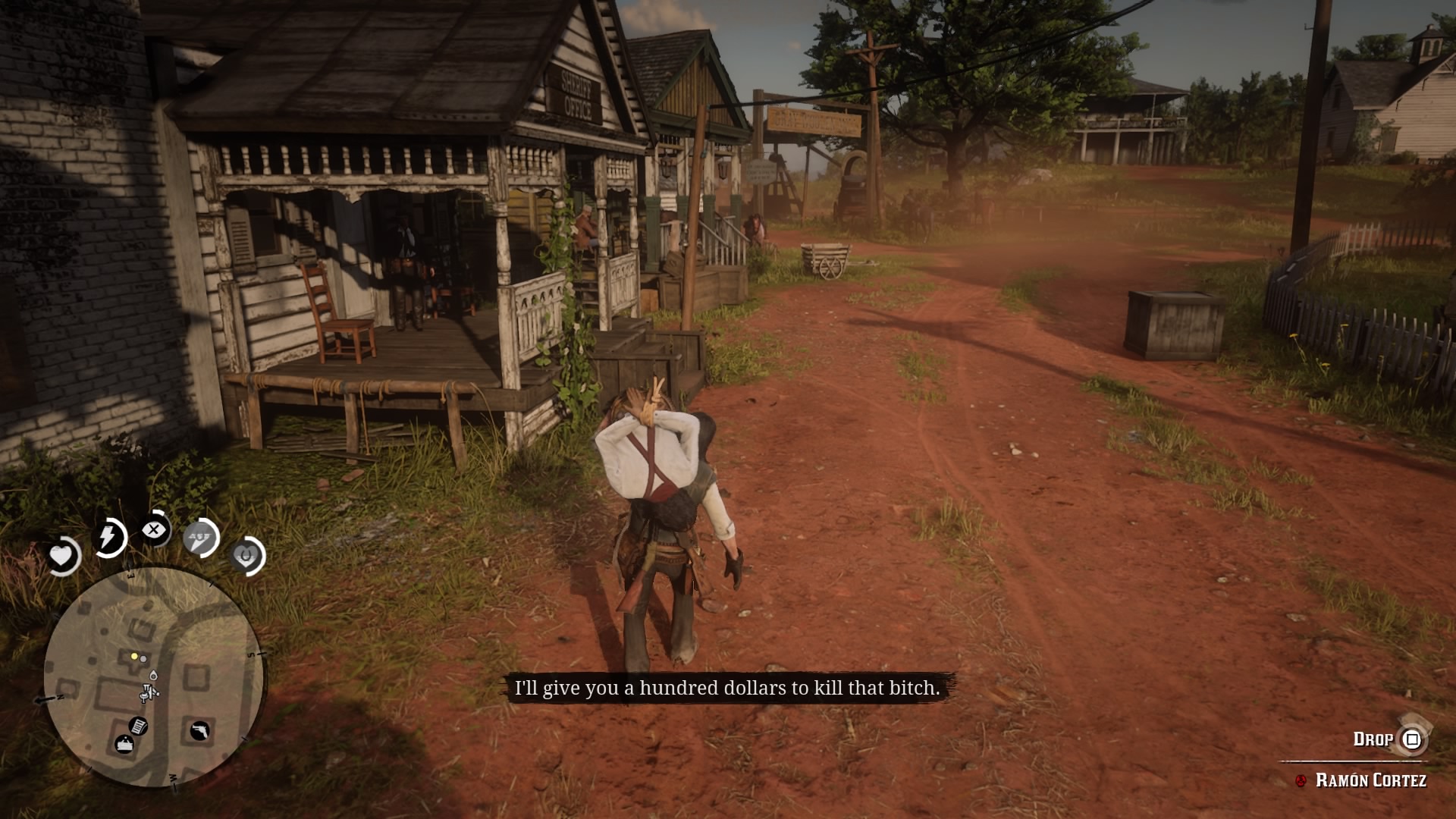Image resolution: width=1456 pixels, height=819 pixels.
Task: Click the horse health horseshoe core
Action: pyautogui.click(x=248, y=556)
